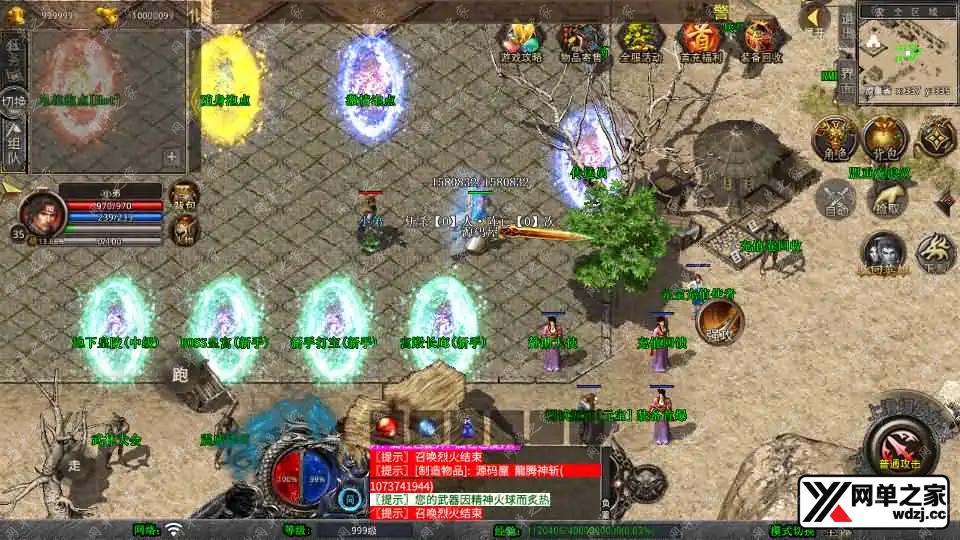Open the 物品寄售 item consignment icon
Image resolution: width=960 pixels, height=540 pixels.
click(x=577, y=40)
